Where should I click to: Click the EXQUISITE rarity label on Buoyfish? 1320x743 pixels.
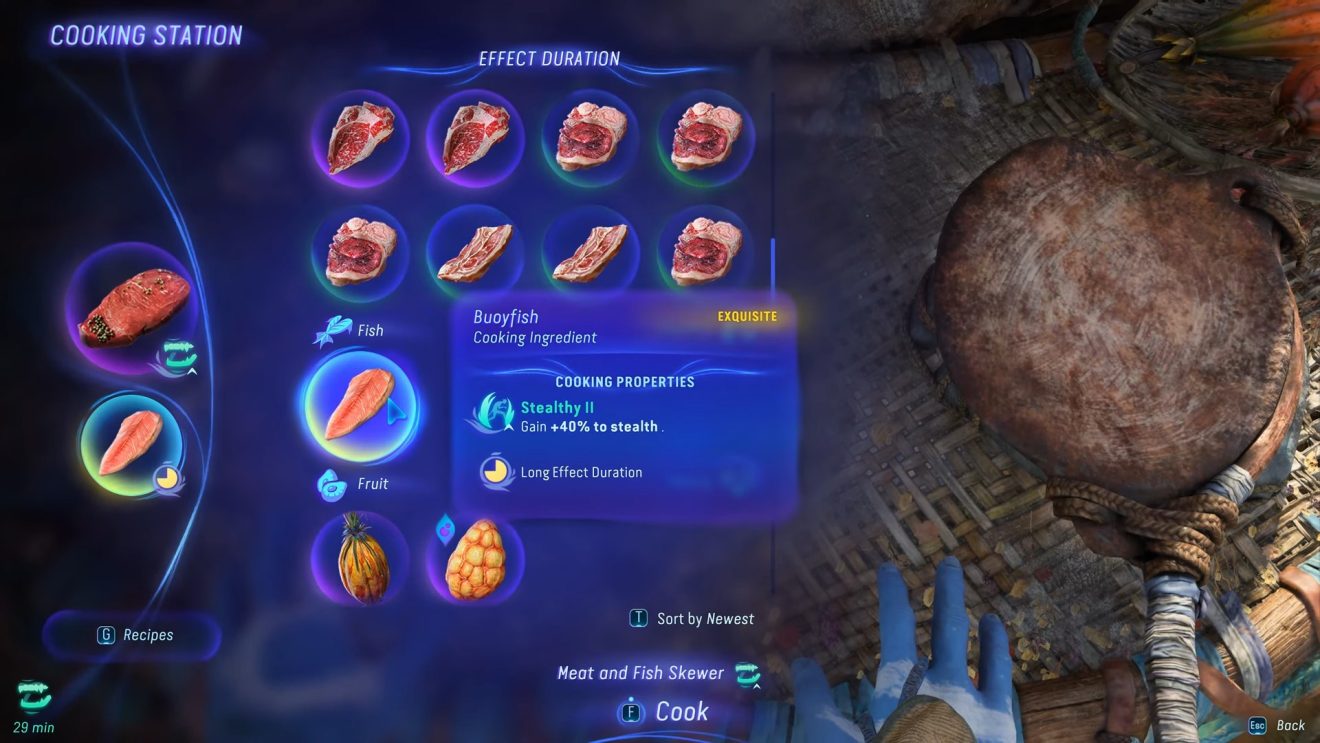pos(748,316)
